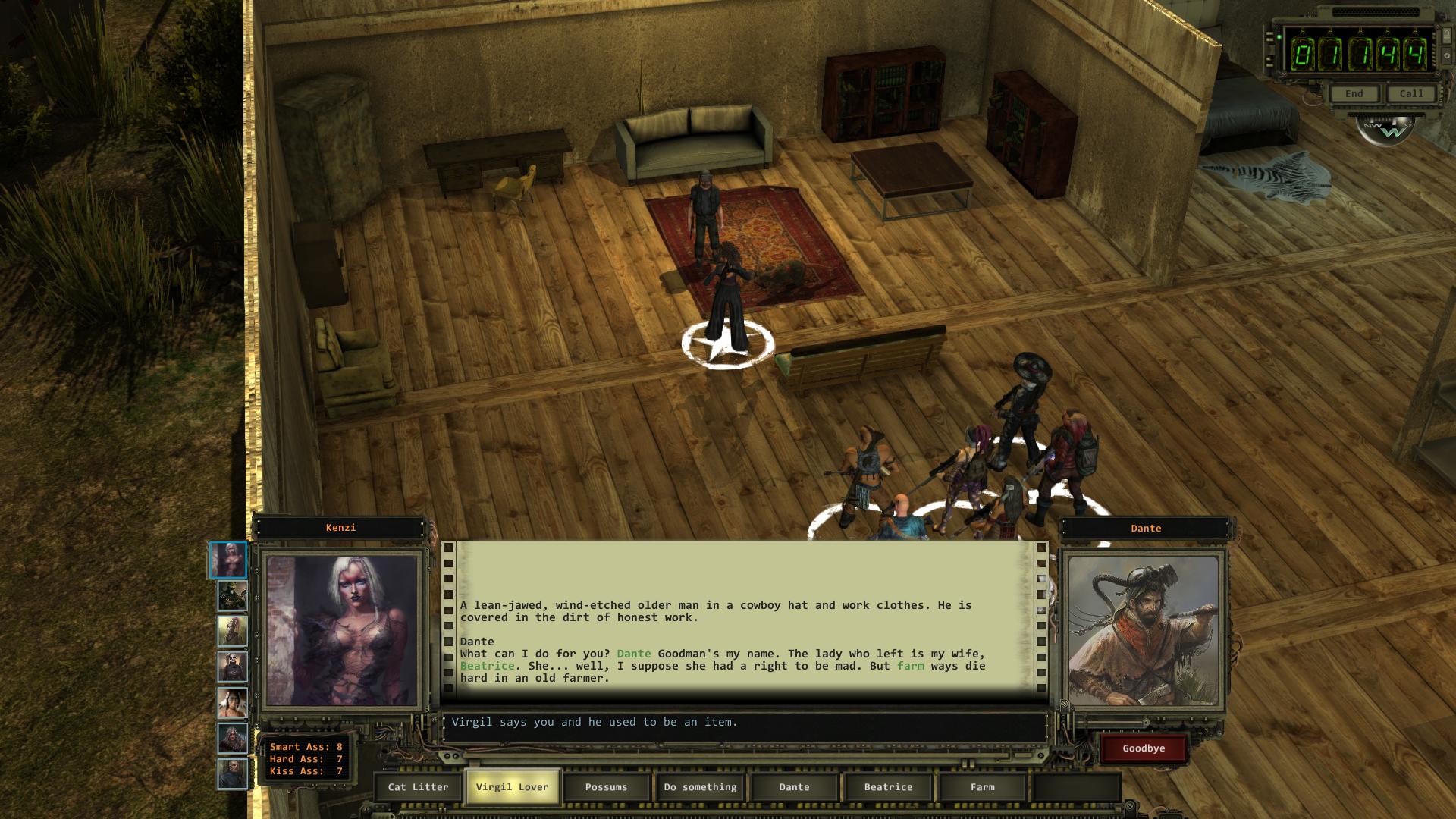Click the green "farm" word in dialogue text

[x=910, y=666]
